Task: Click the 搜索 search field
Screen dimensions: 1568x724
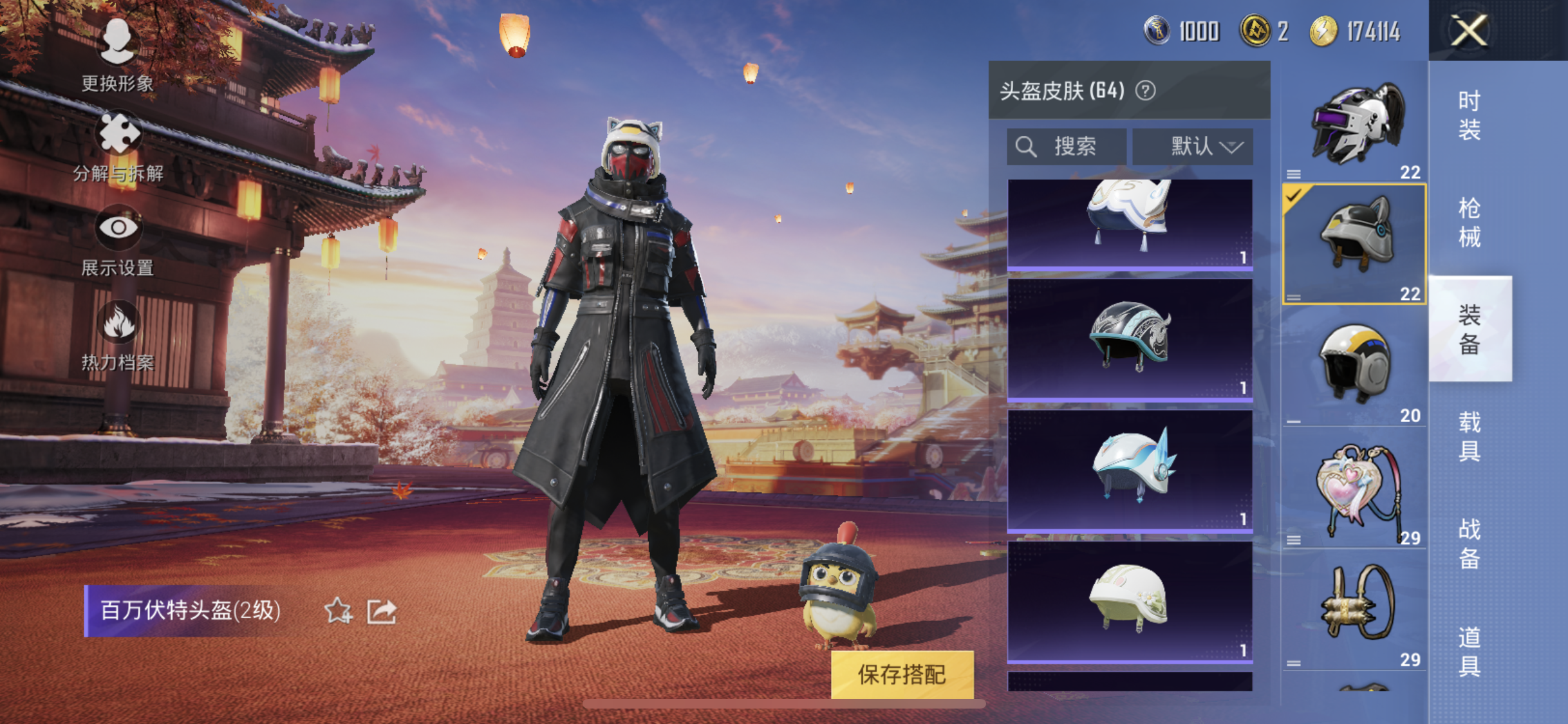Action: point(1066,147)
